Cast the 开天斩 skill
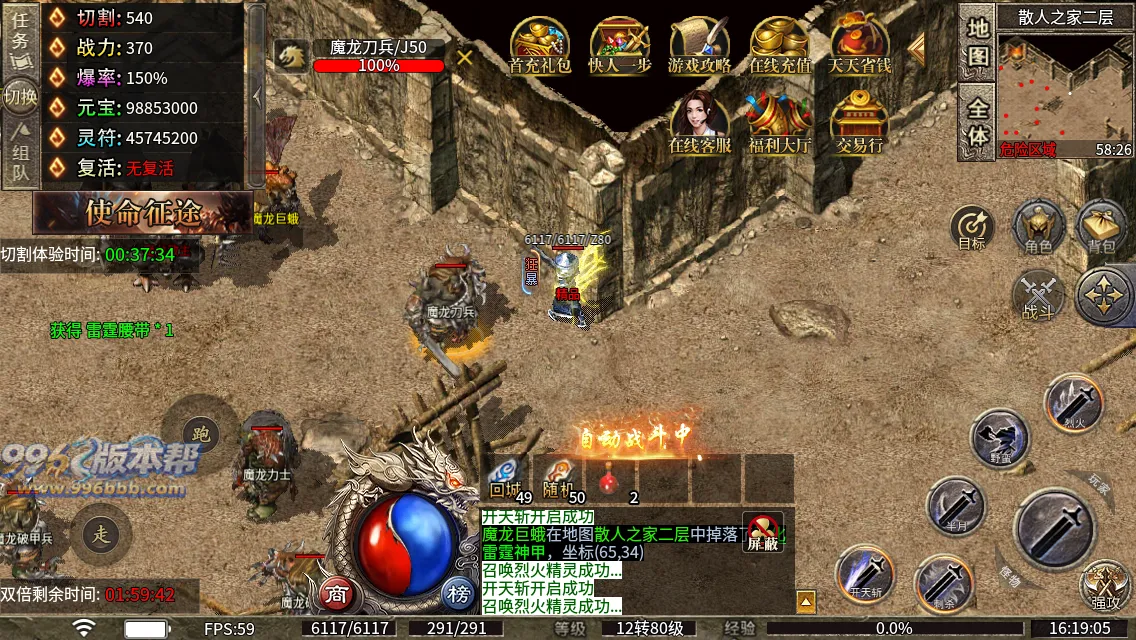Image resolution: width=1136 pixels, height=640 pixels. click(865, 574)
